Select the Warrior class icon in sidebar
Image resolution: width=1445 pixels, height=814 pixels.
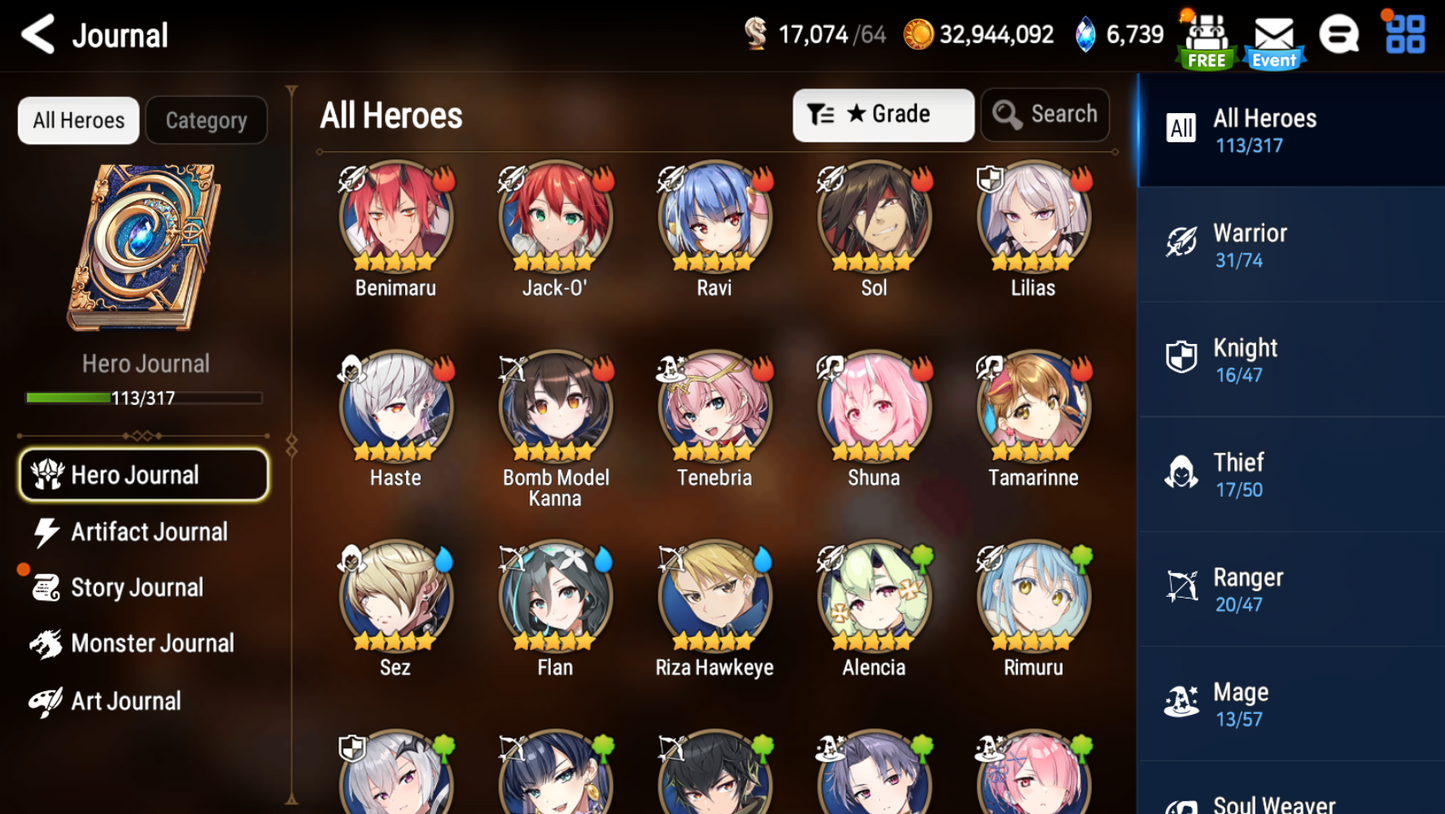(x=1182, y=243)
